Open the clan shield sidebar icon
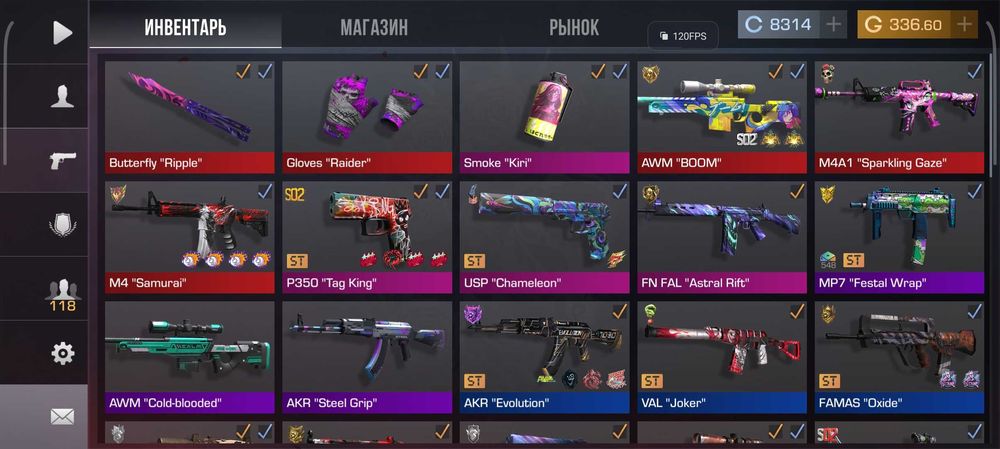The width and height of the screenshot is (1000, 449). [x=62, y=224]
